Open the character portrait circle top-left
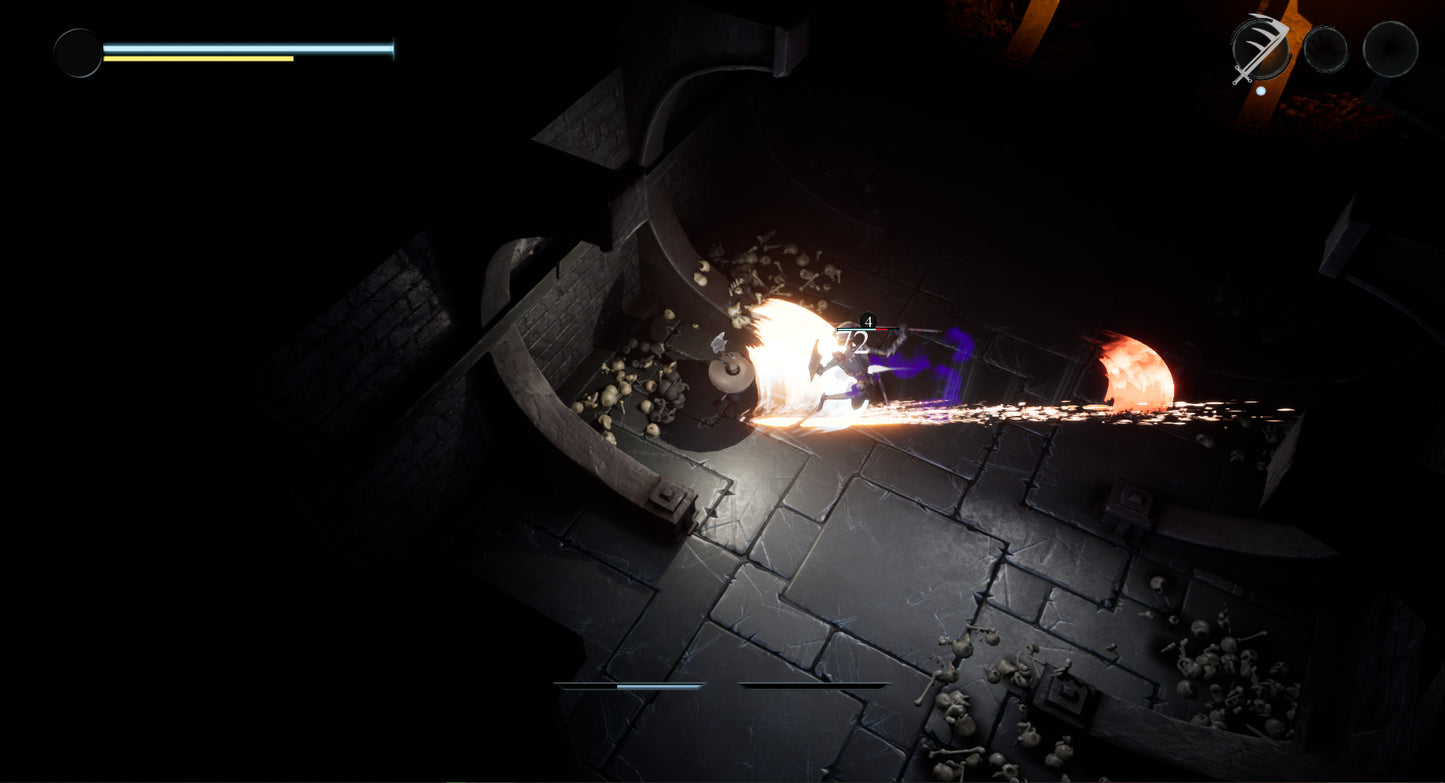Viewport: 1445px width, 783px height. [x=78, y=51]
